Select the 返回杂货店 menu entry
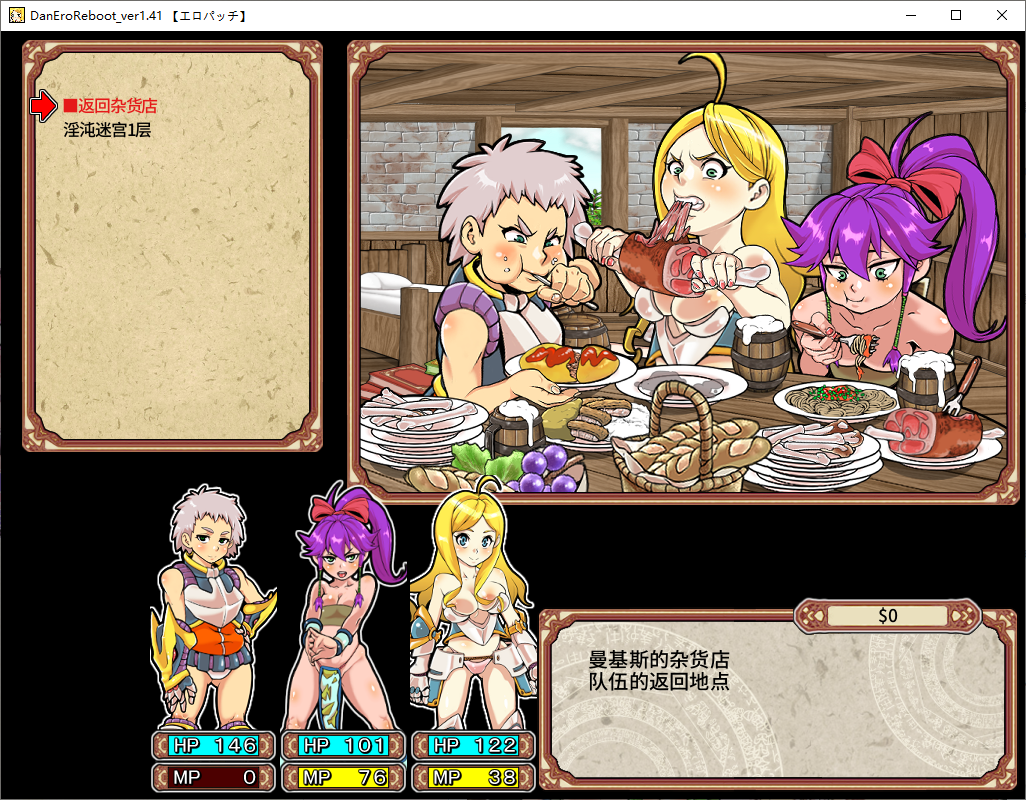The height and width of the screenshot is (800, 1026). (x=110, y=106)
